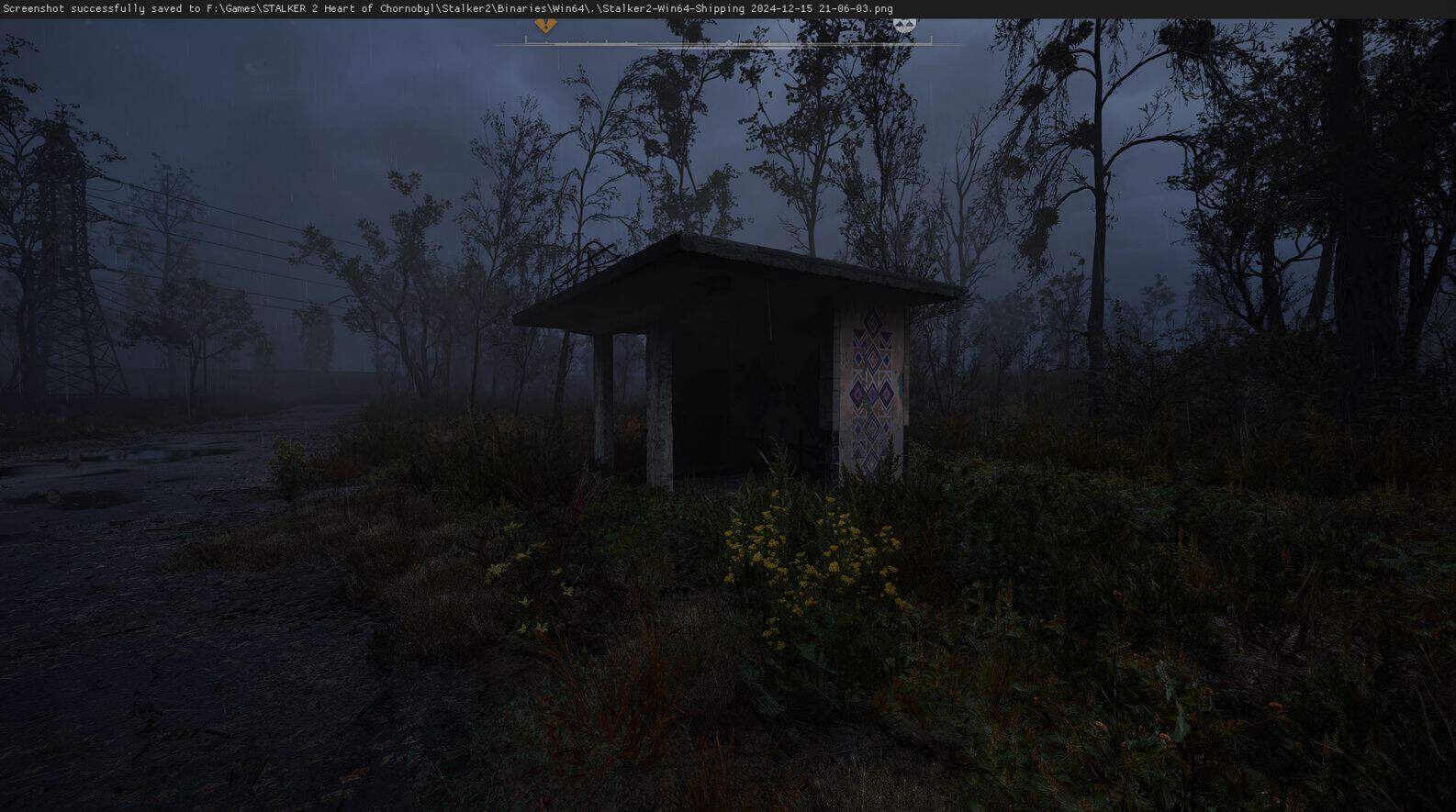
Task: Select the white location marker on the compass
Action: [904, 25]
